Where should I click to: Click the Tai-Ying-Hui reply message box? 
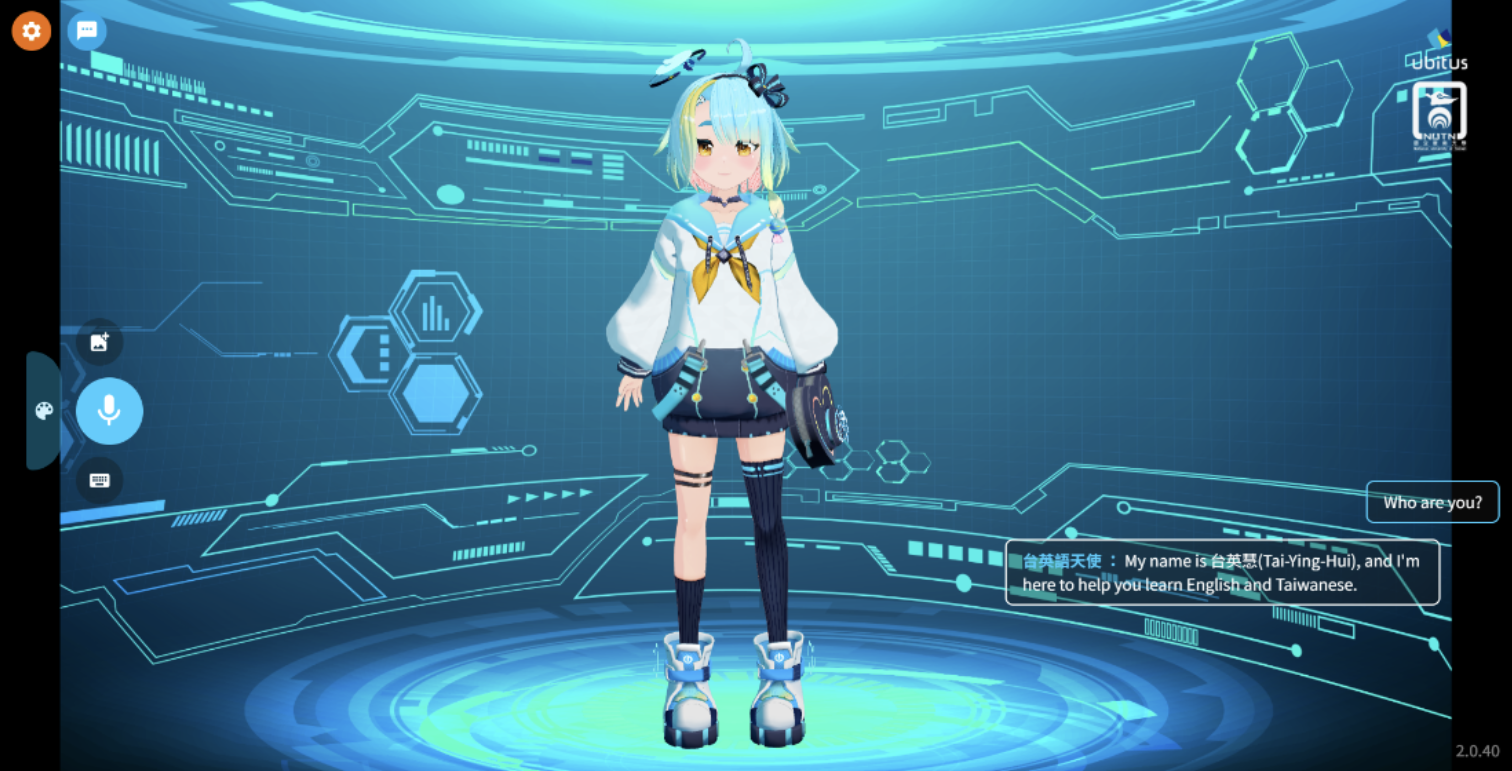tap(1221, 573)
